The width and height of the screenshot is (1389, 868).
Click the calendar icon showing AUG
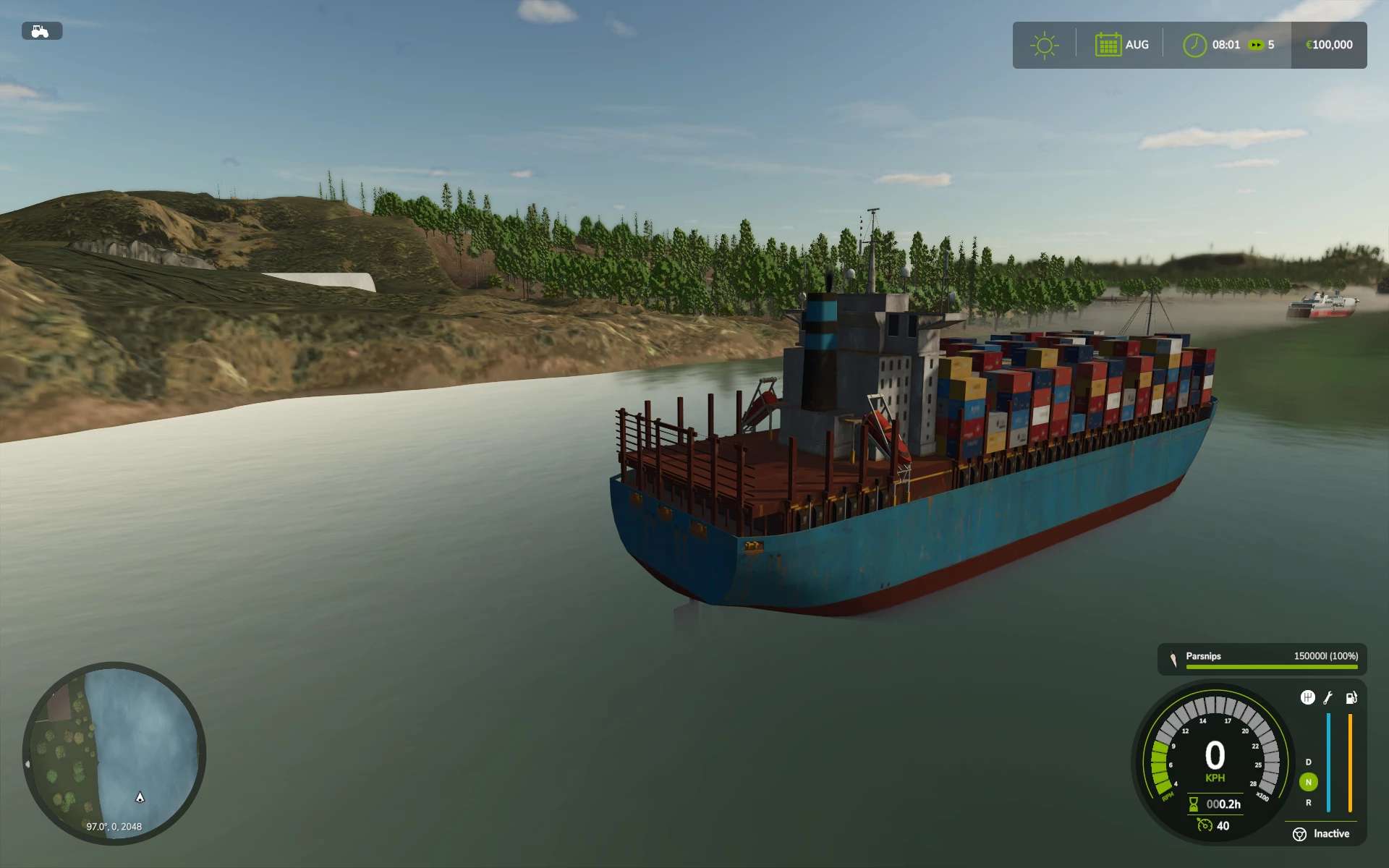pos(1108,45)
